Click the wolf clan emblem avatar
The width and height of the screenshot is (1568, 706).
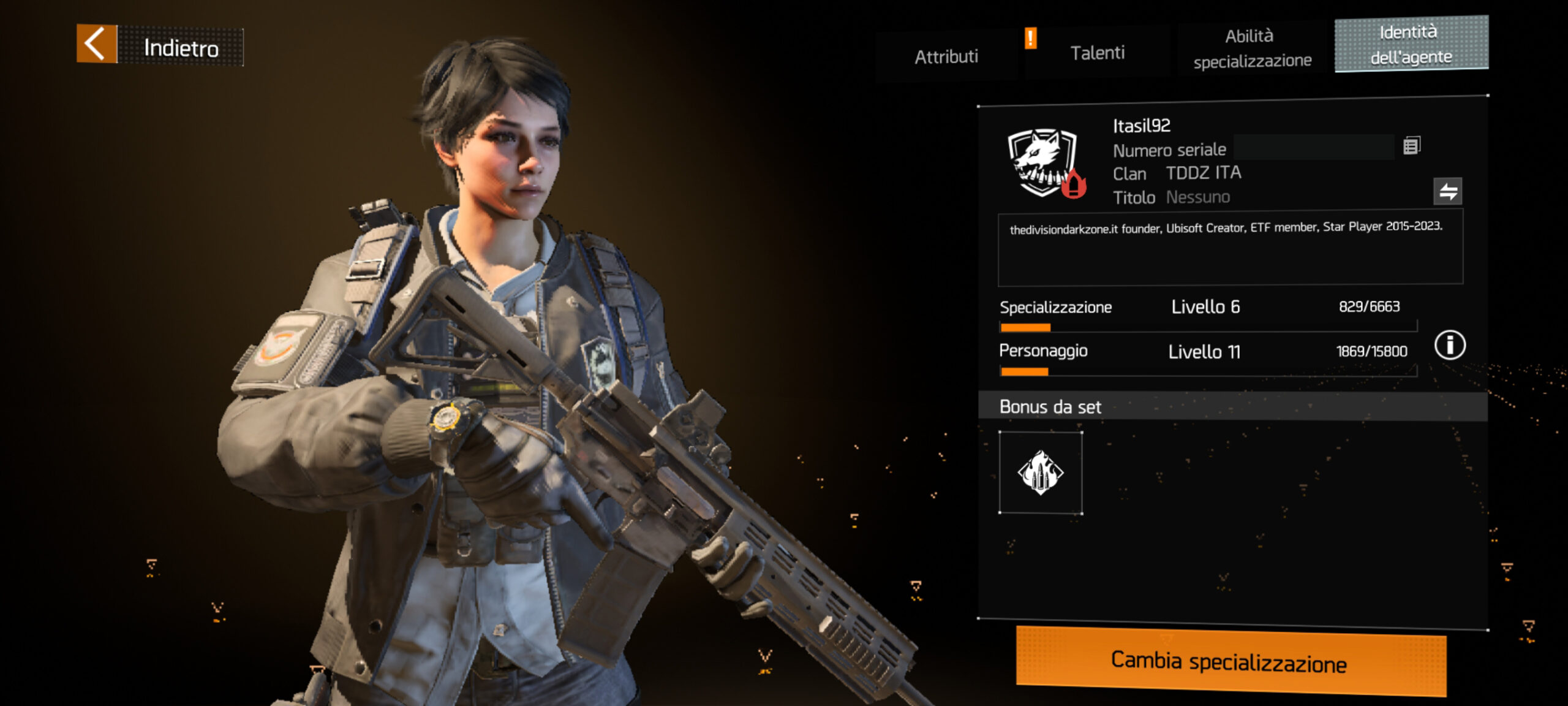point(1044,163)
